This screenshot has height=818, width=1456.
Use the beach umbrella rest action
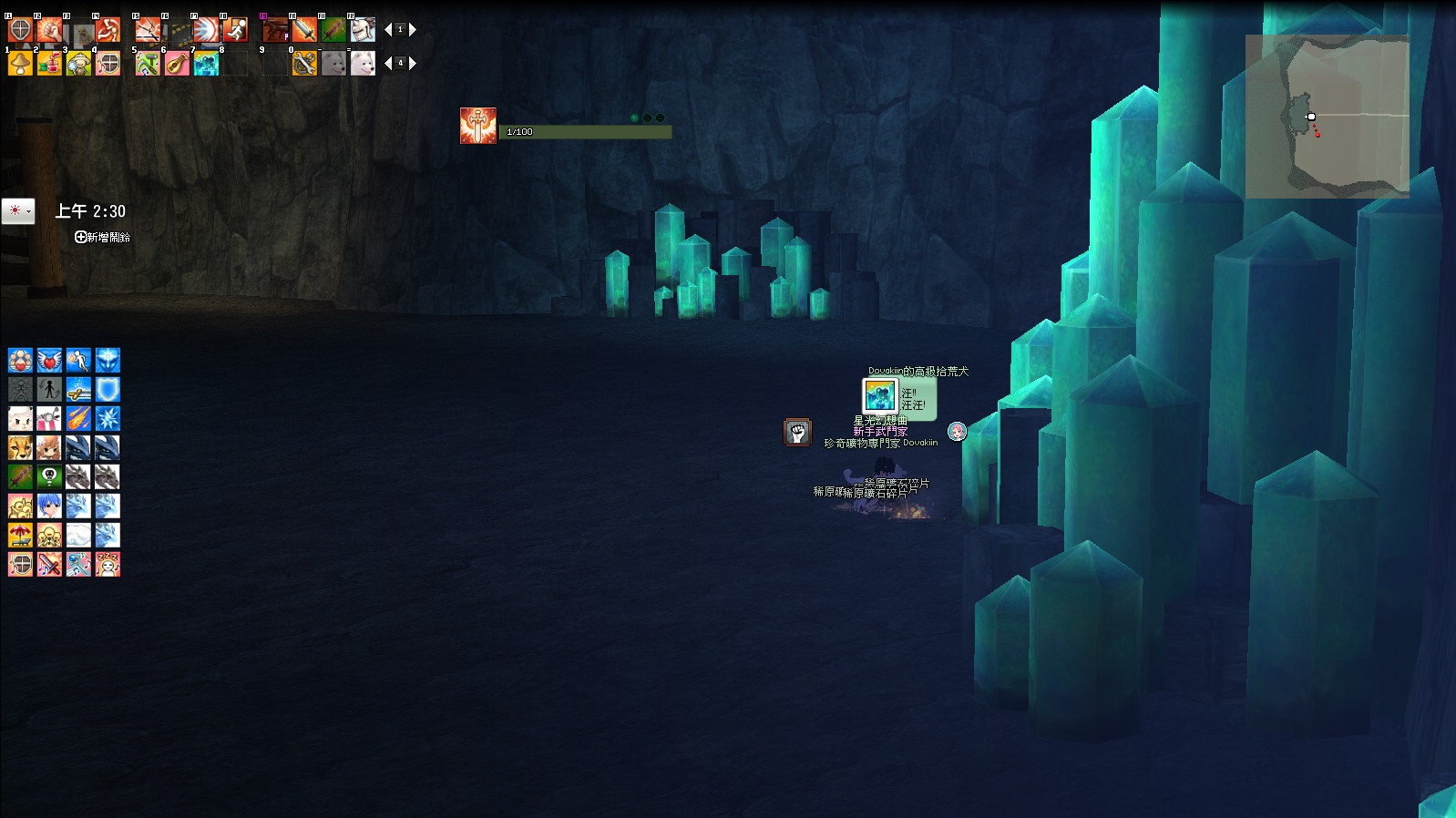(x=20, y=536)
